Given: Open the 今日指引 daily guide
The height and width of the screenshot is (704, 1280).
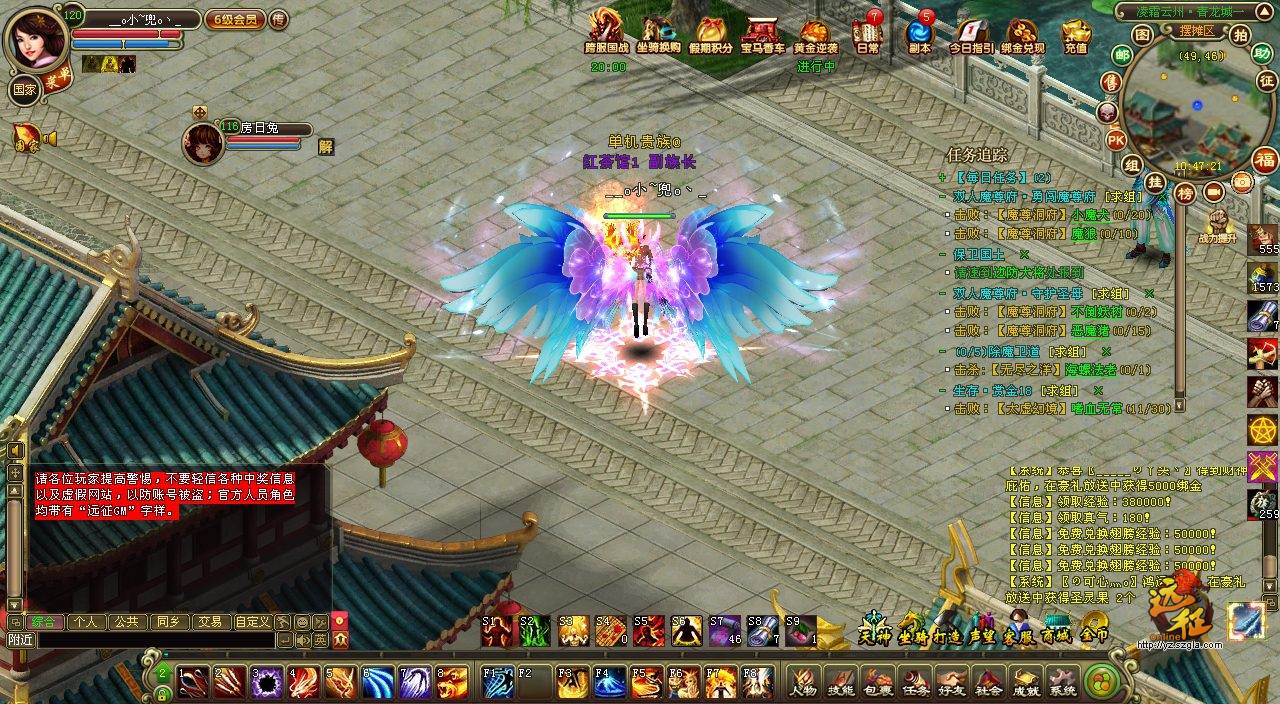Looking at the screenshot, I should point(971,35).
